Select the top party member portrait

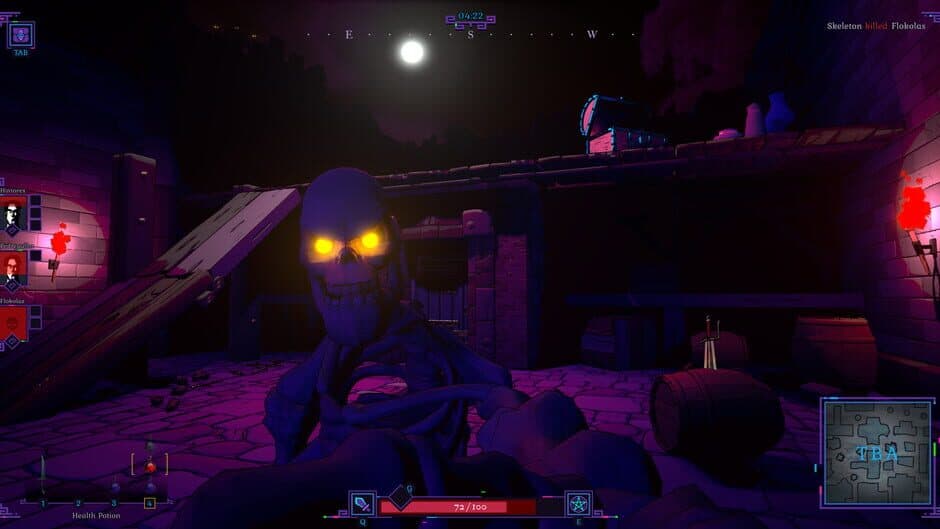click(13, 213)
